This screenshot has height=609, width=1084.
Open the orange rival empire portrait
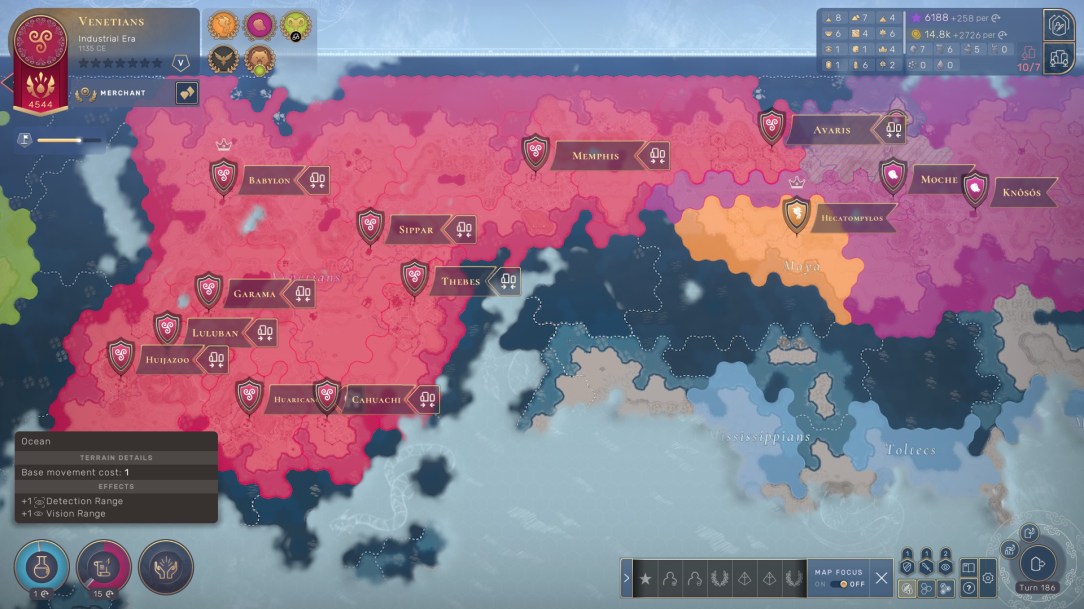(x=223, y=25)
